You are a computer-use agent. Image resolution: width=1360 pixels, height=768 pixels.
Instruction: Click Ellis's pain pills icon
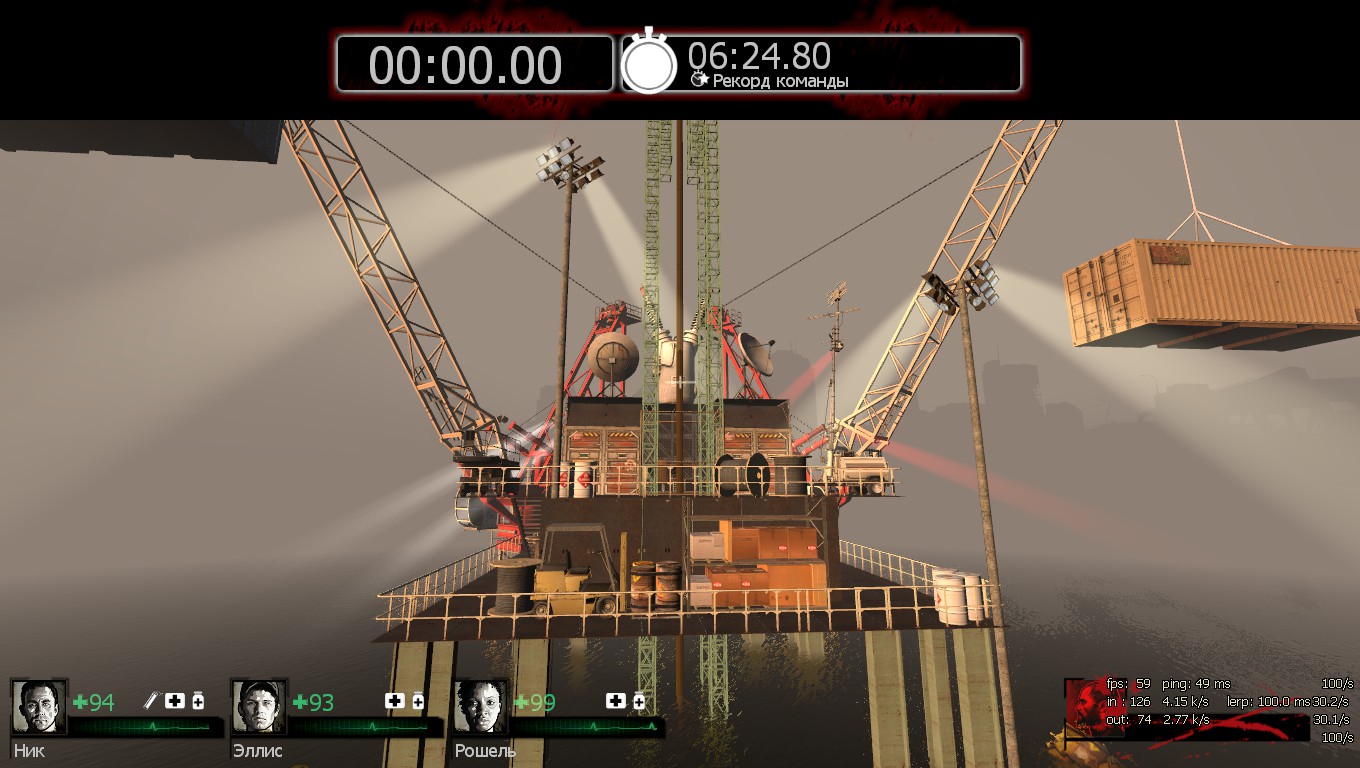418,701
